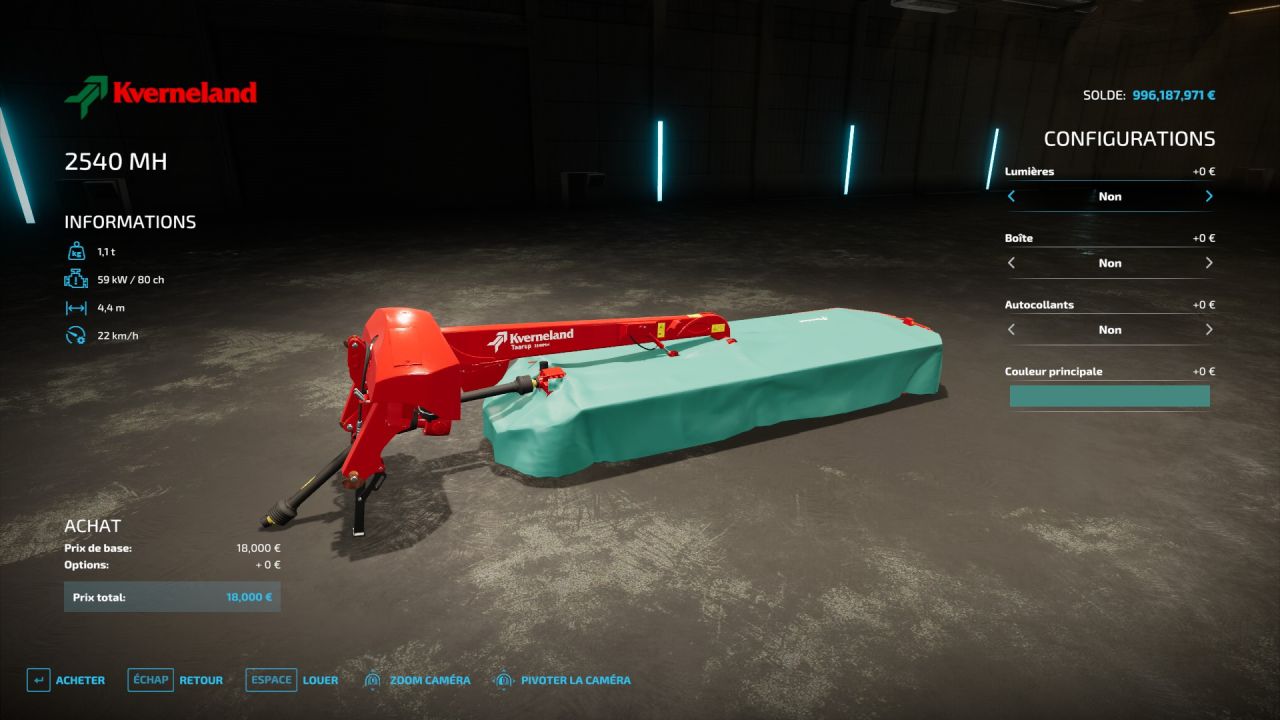This screenshot has height=720, width=1280.
Task: Click right arrow for Autocollants
Action: coord(1209,329)
